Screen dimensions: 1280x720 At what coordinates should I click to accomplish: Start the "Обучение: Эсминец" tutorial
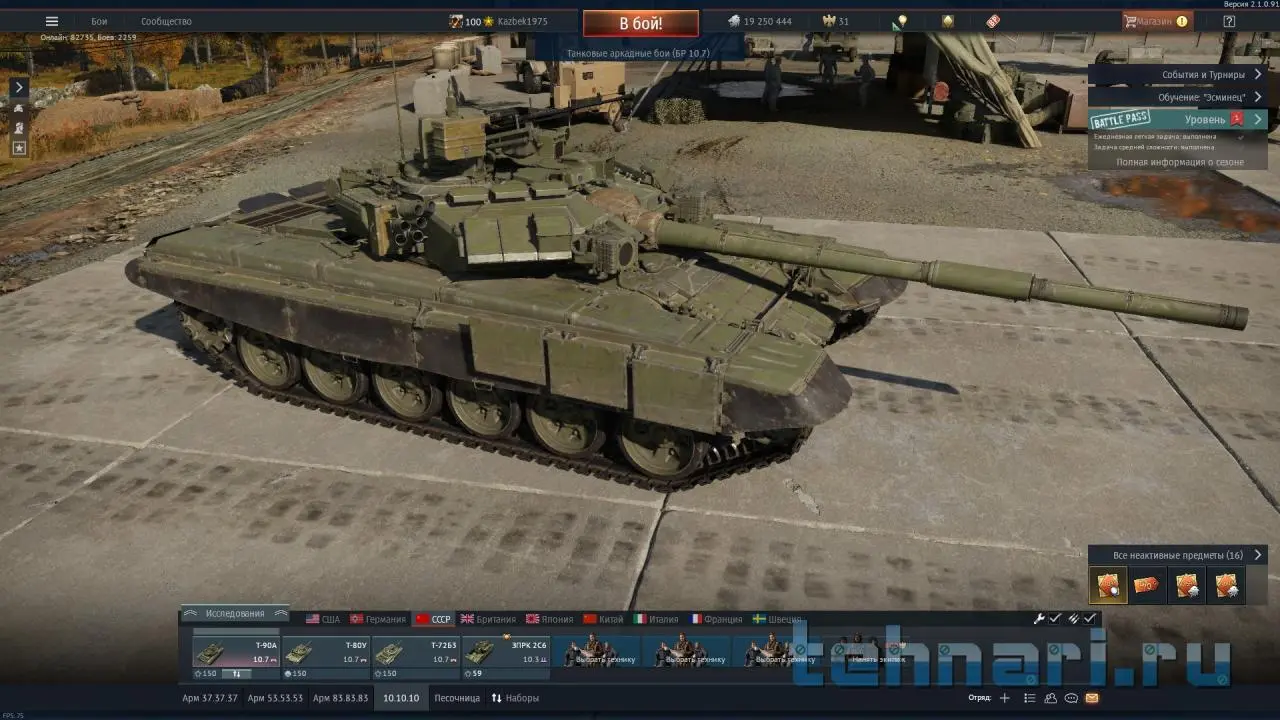1200,97
